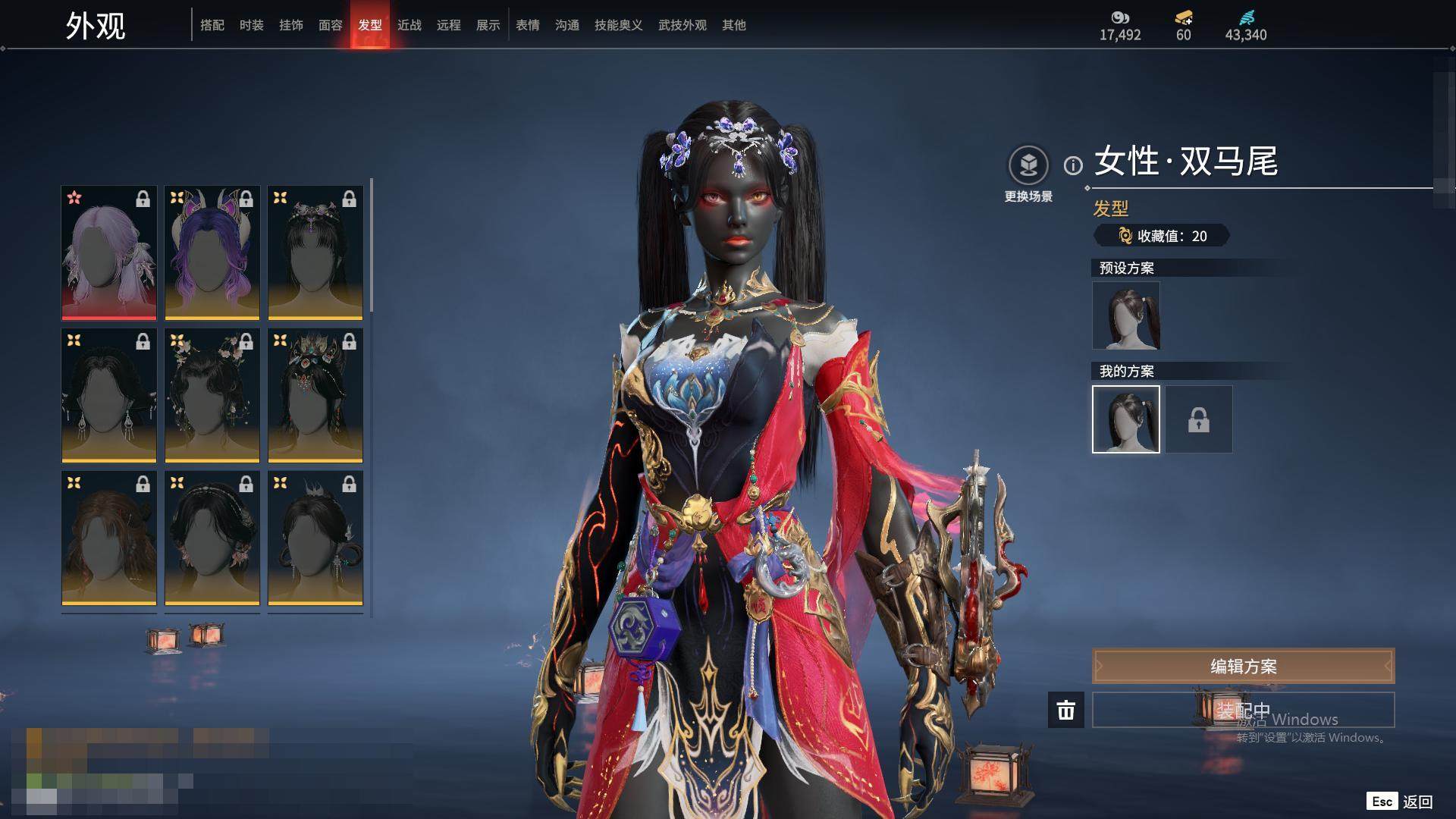Select the purple hair with horns thumbnail
The height and width of the screenshot is (819, 1456).
pyautogui.click(x=212, y=253)
